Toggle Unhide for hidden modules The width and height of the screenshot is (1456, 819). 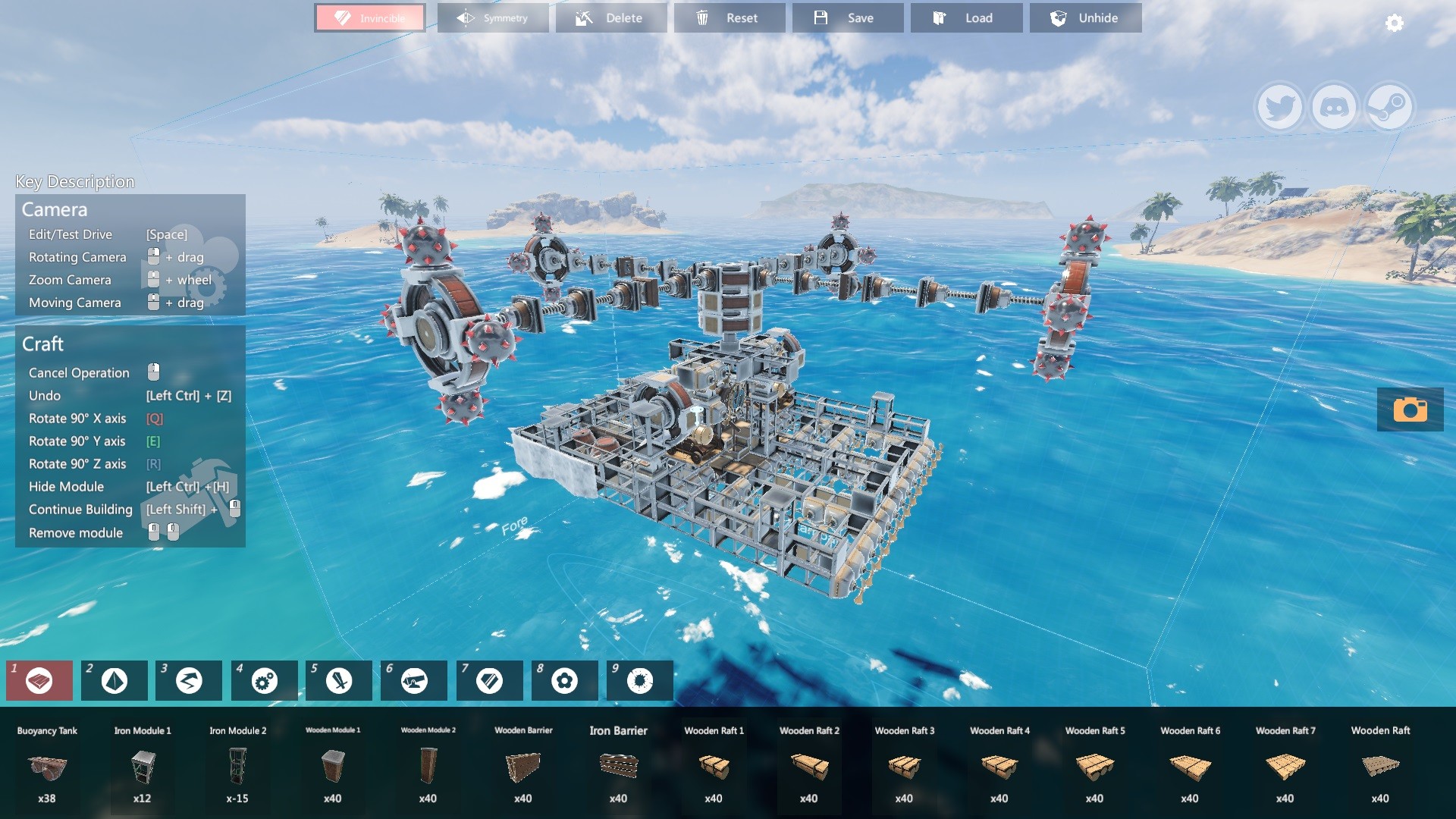coord(1085,17)
